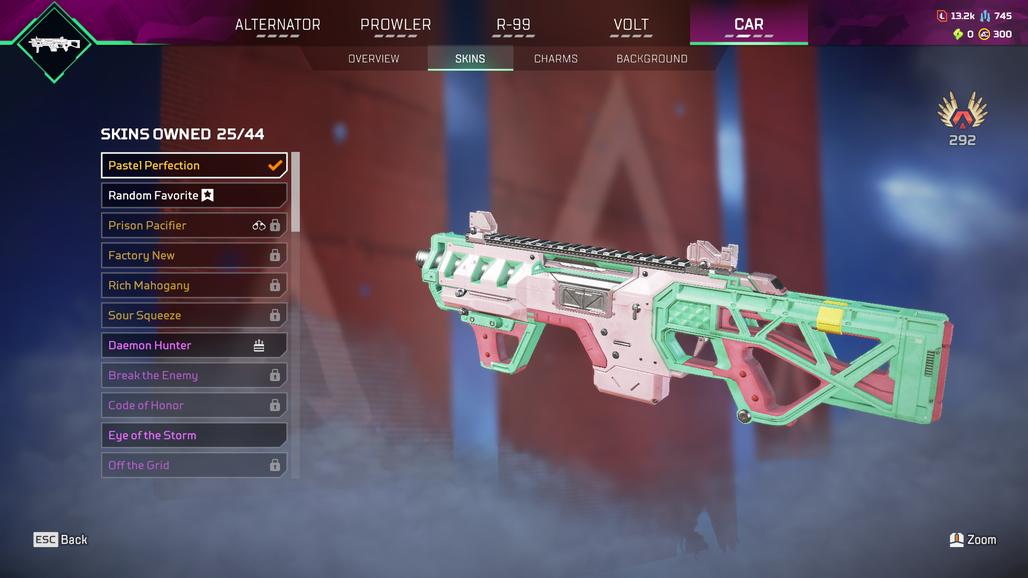Viewport: 1028px width, 578px height.
Task: Open the Overview sub-tab
Action: coord(373,59)
